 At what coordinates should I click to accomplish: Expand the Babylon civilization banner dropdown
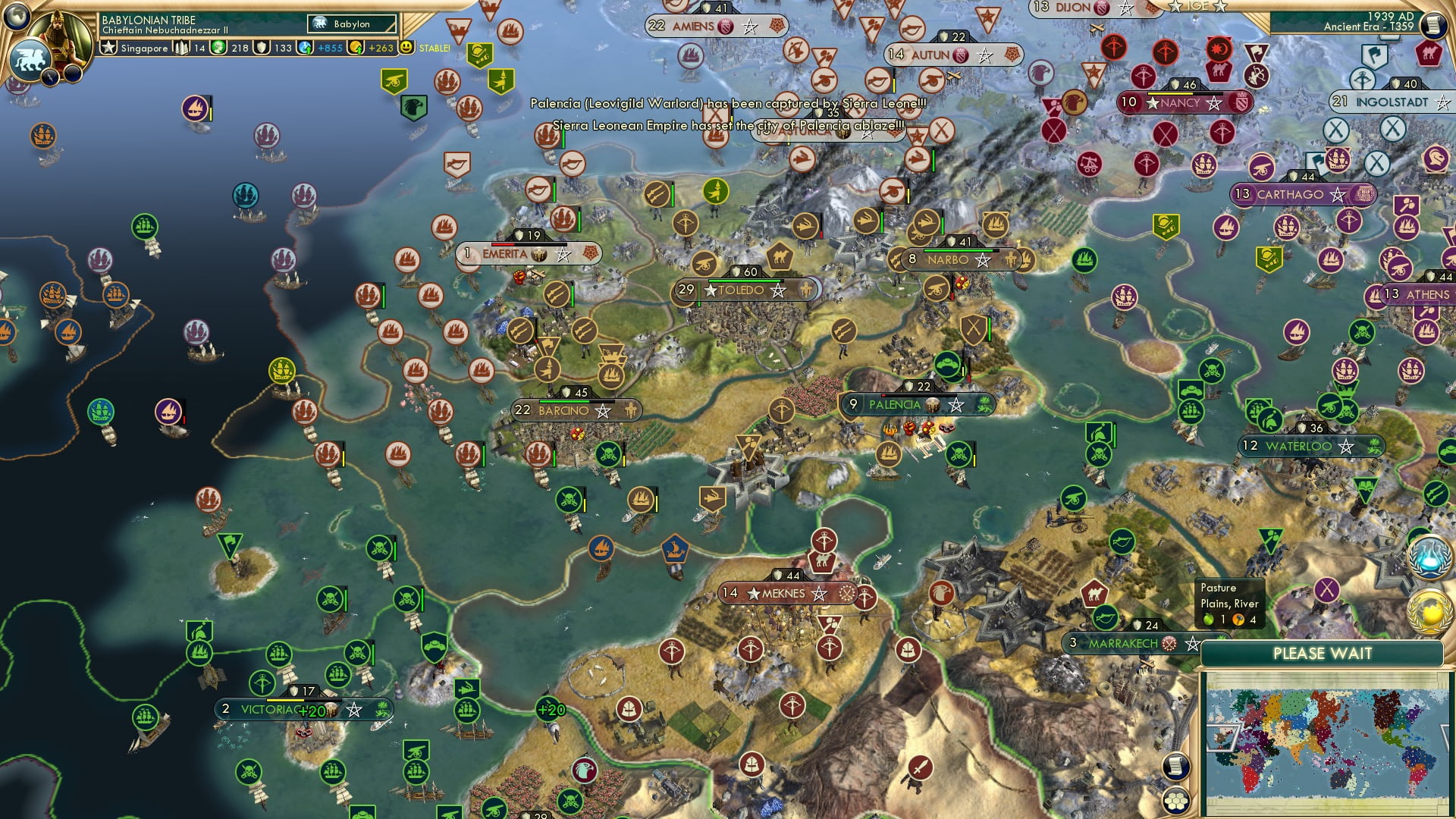click(351, 24)
